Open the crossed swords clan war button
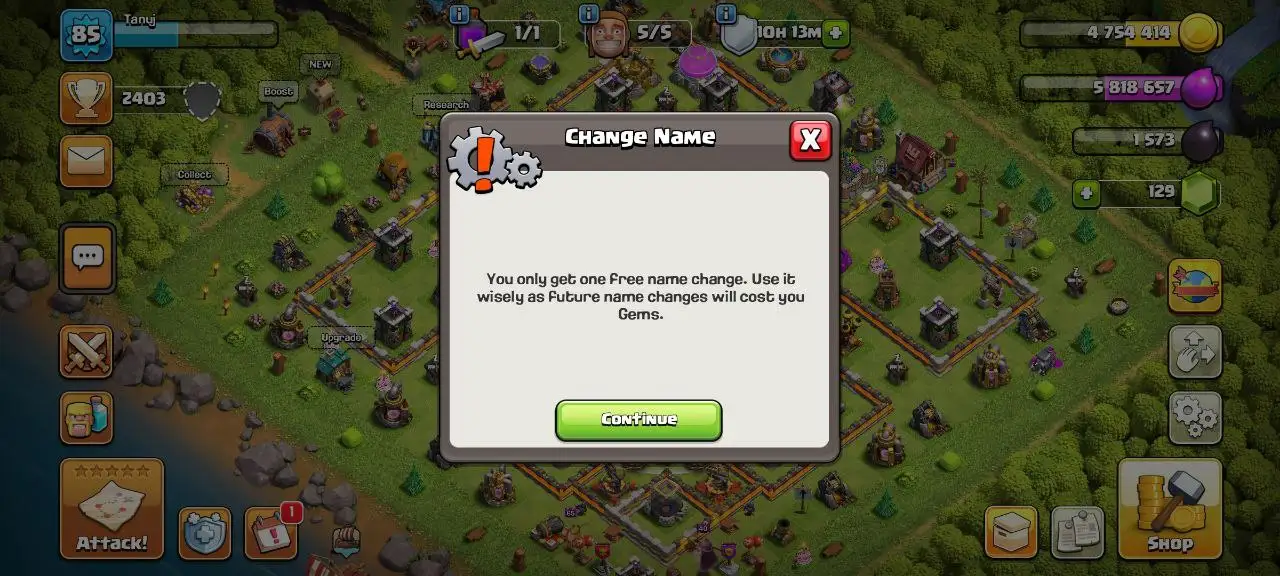This screenshot has width=1280, height=576. (x=86, y=351)
